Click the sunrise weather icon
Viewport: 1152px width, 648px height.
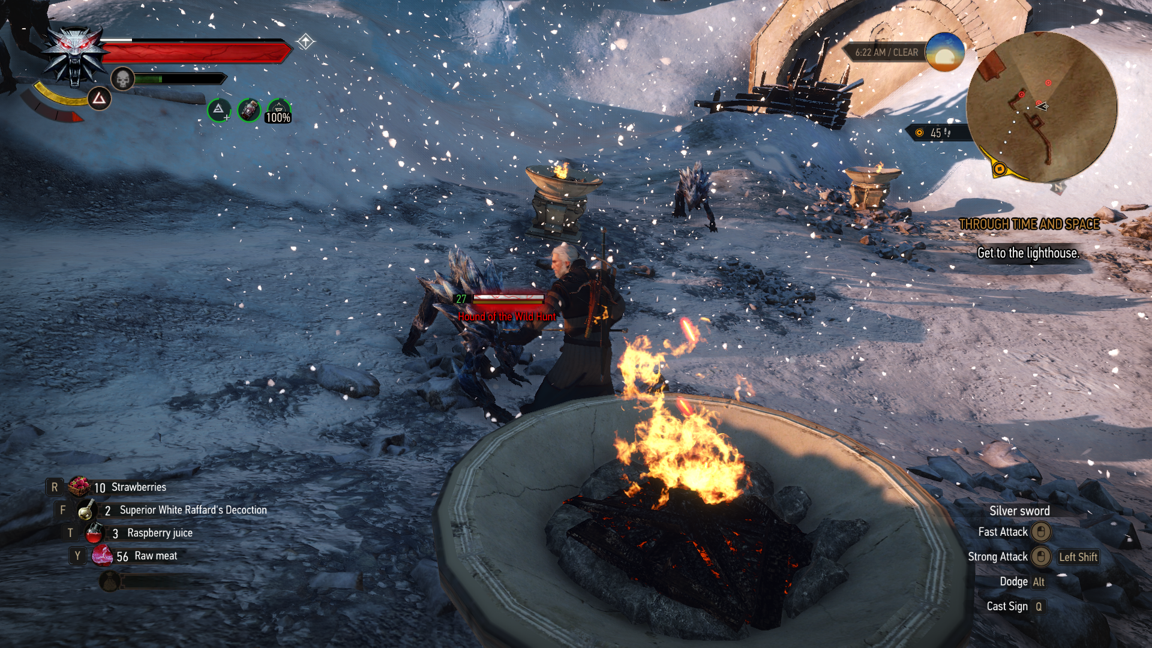tap(944, 52)
